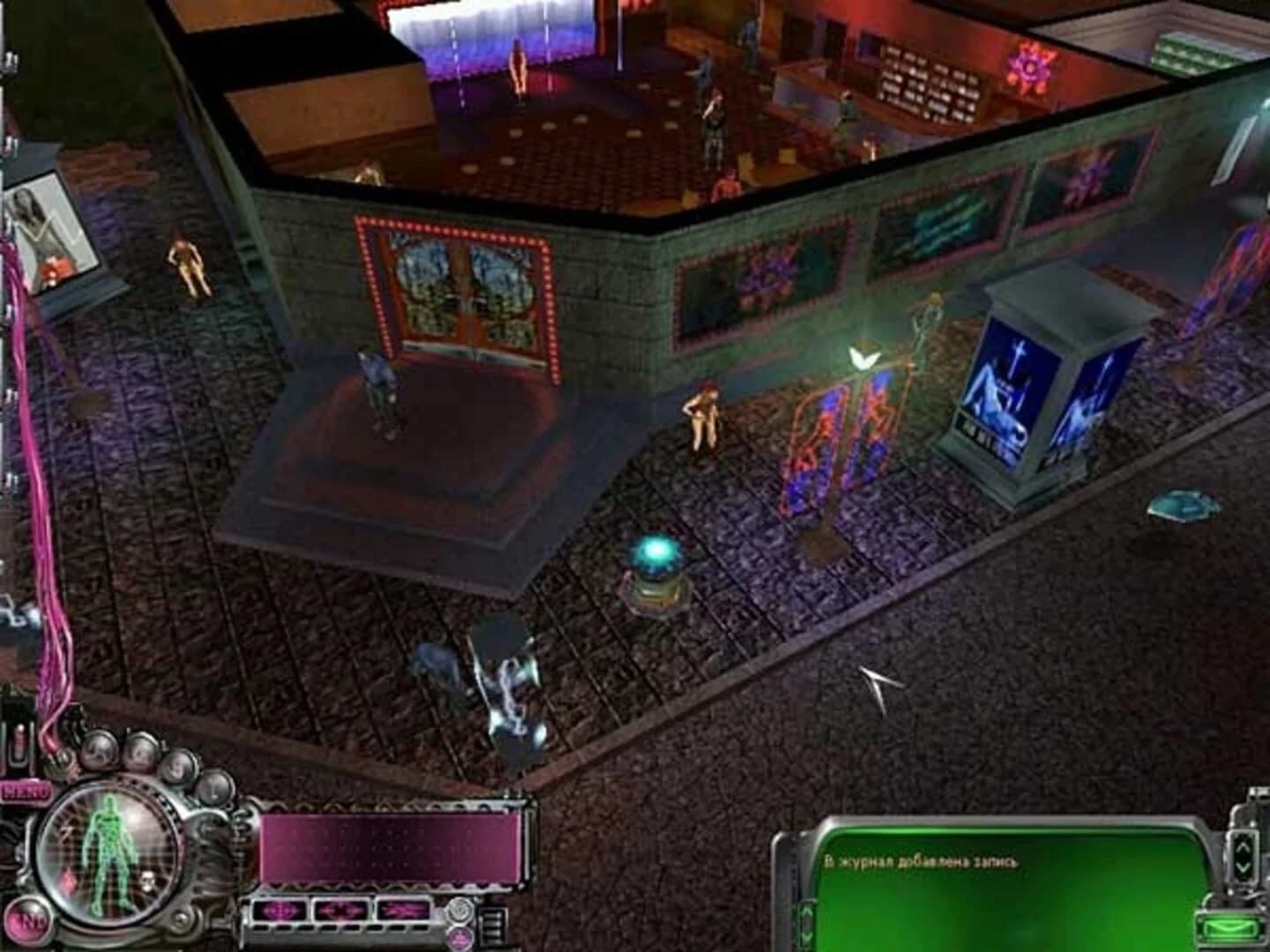This screenshot has width=1270, height=952.
Task: Click the green envelope icon below the journal panel
Action: click(1228, 928)
